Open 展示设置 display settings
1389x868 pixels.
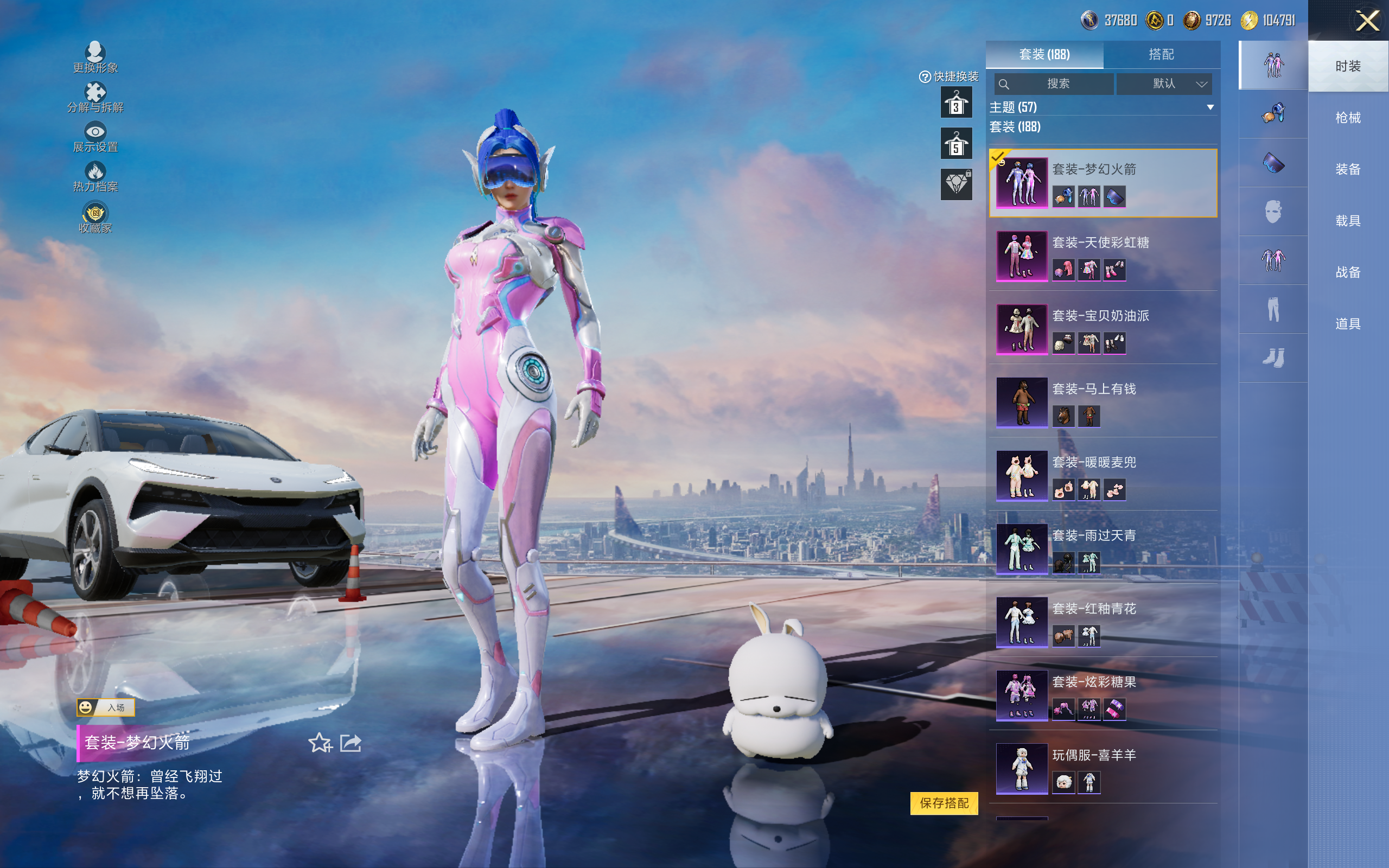[x=95, y=137]
